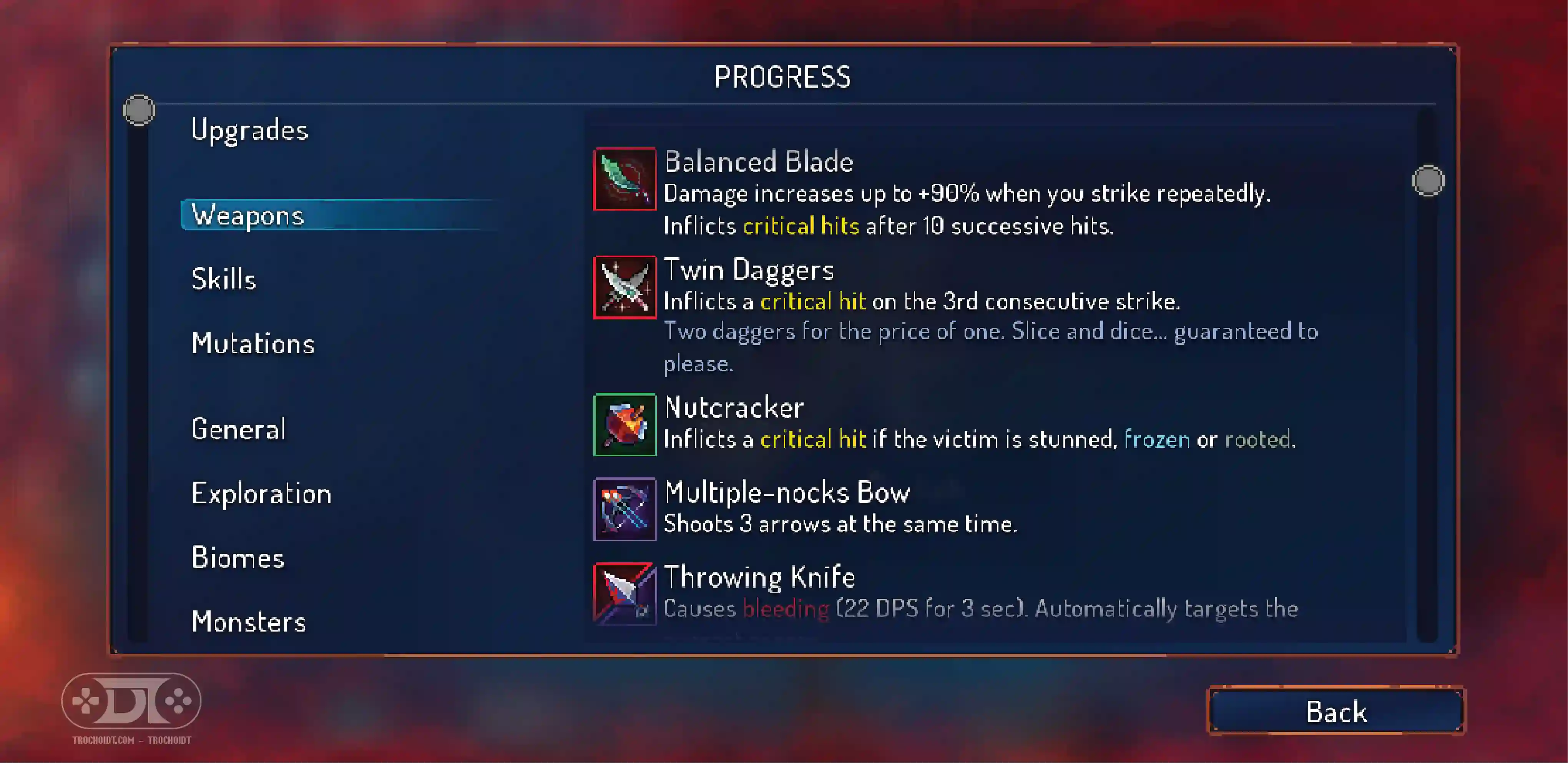
Task: Click the category list scrollbar handle
Action: [139, 110]
